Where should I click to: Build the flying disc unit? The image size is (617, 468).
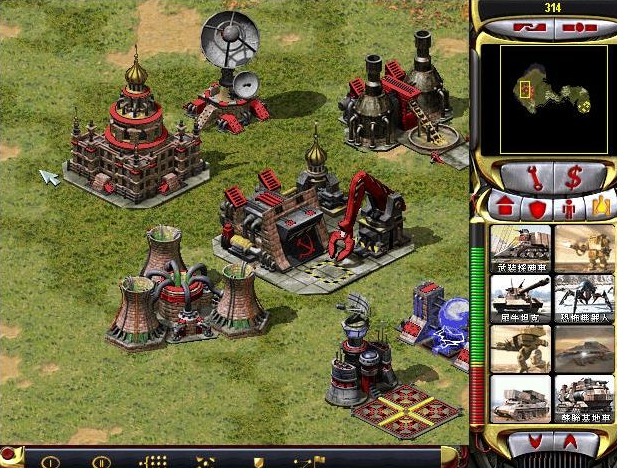pyautogui.click(x=584, y=347)
